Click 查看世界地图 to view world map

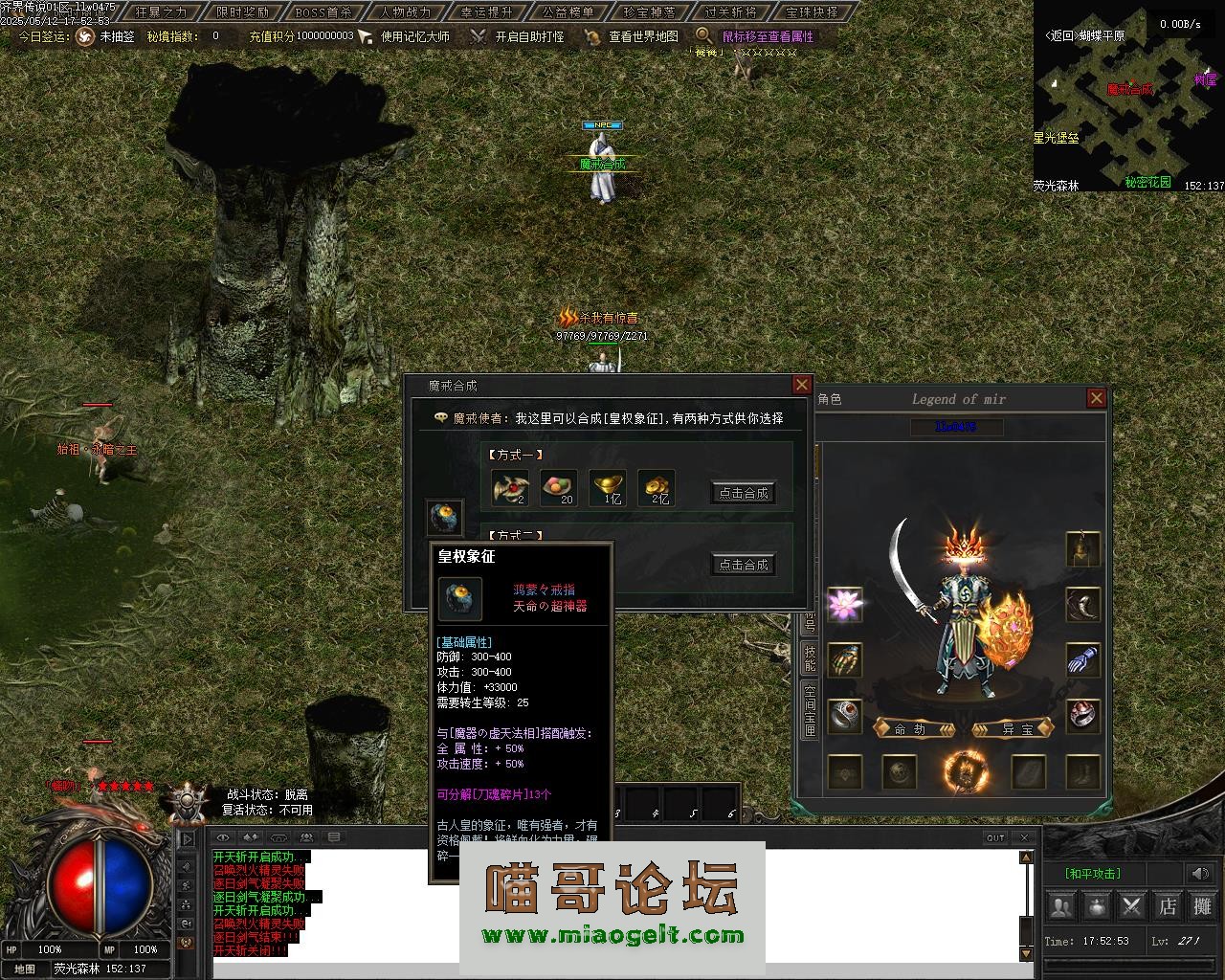[x=643, y=36]
